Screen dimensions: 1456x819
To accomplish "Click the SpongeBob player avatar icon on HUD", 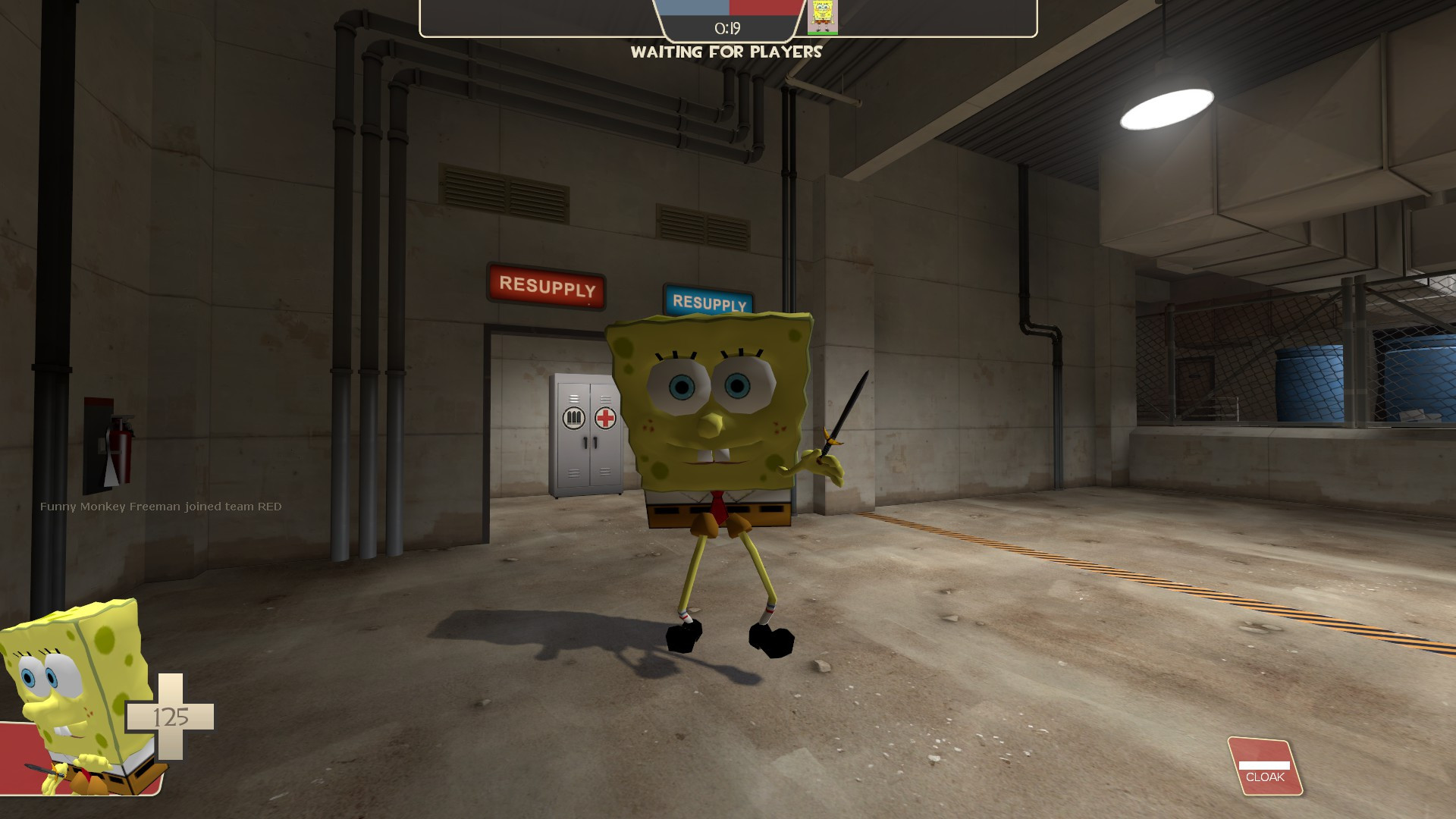I will click(821, 15).
